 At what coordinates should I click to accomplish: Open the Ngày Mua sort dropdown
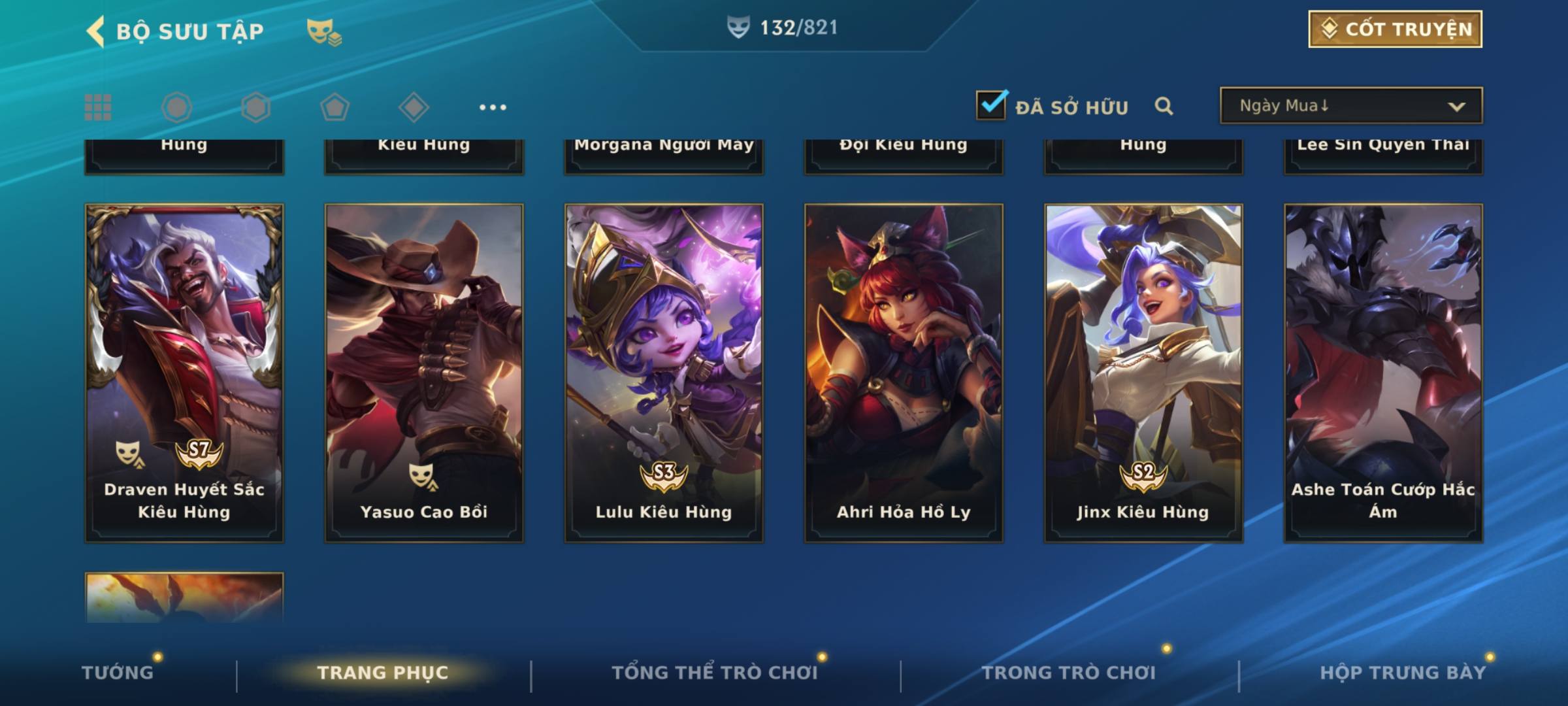(x=1350, y=106)
